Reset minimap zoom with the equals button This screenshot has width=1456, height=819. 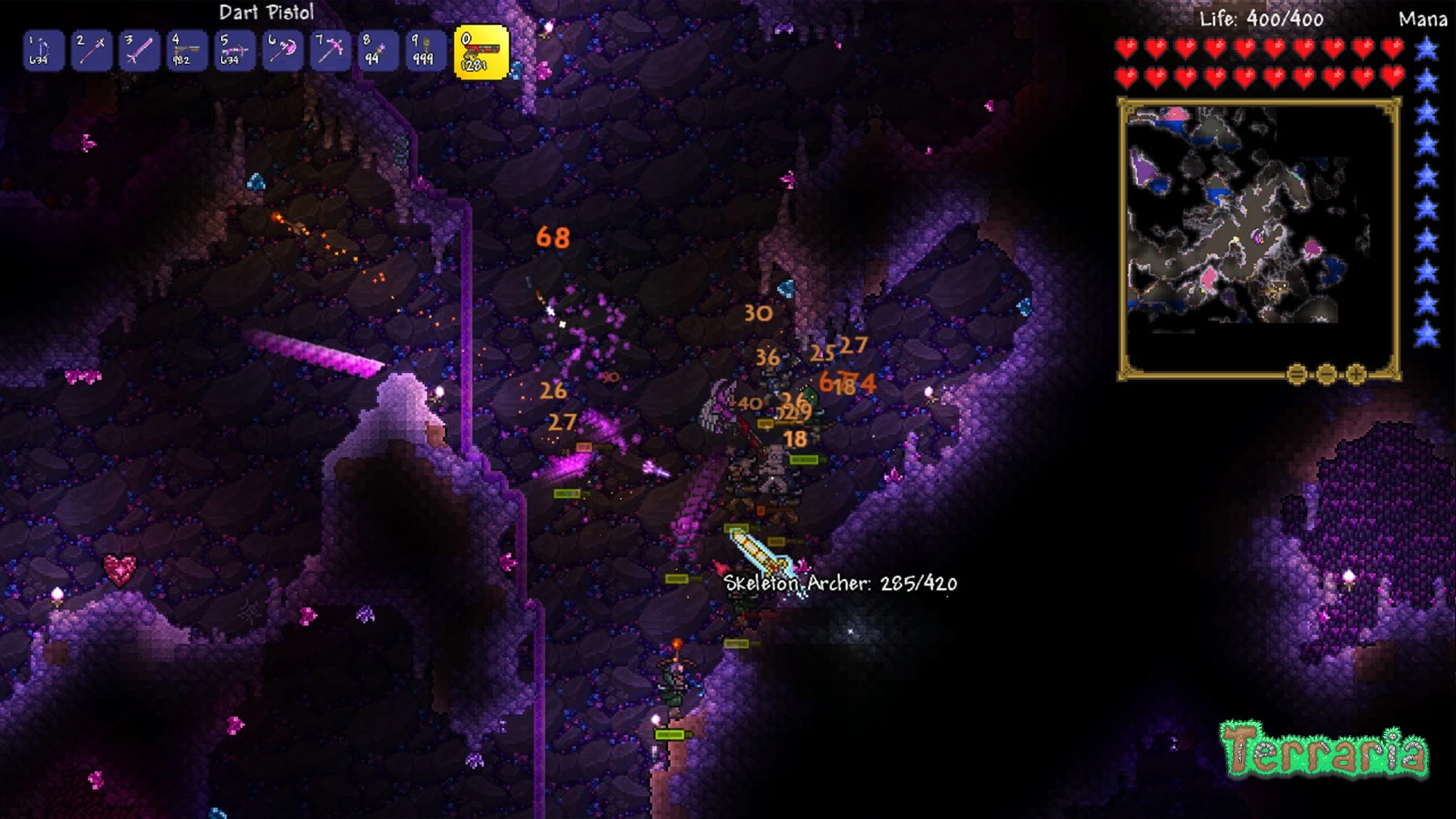pos(1297,374)
